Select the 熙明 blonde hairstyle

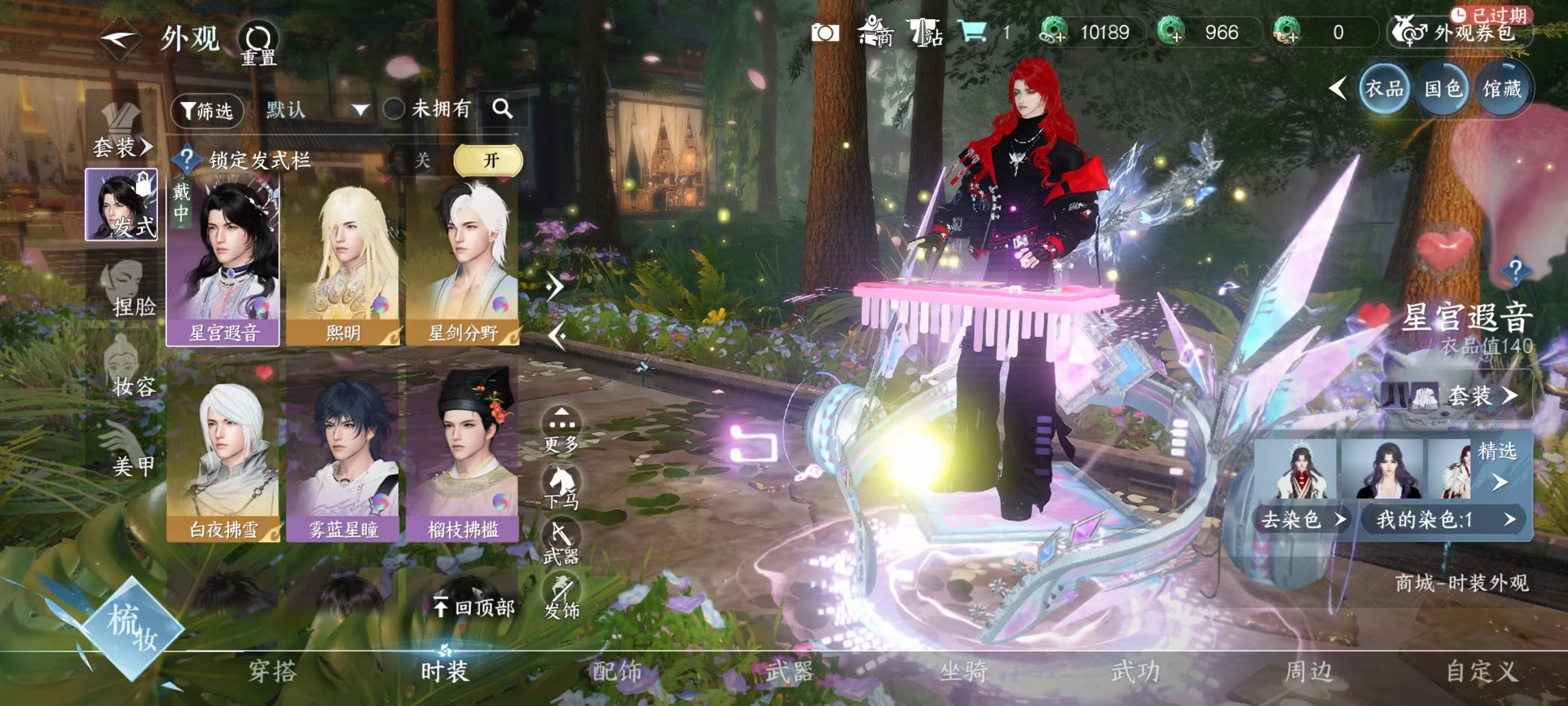343,266
